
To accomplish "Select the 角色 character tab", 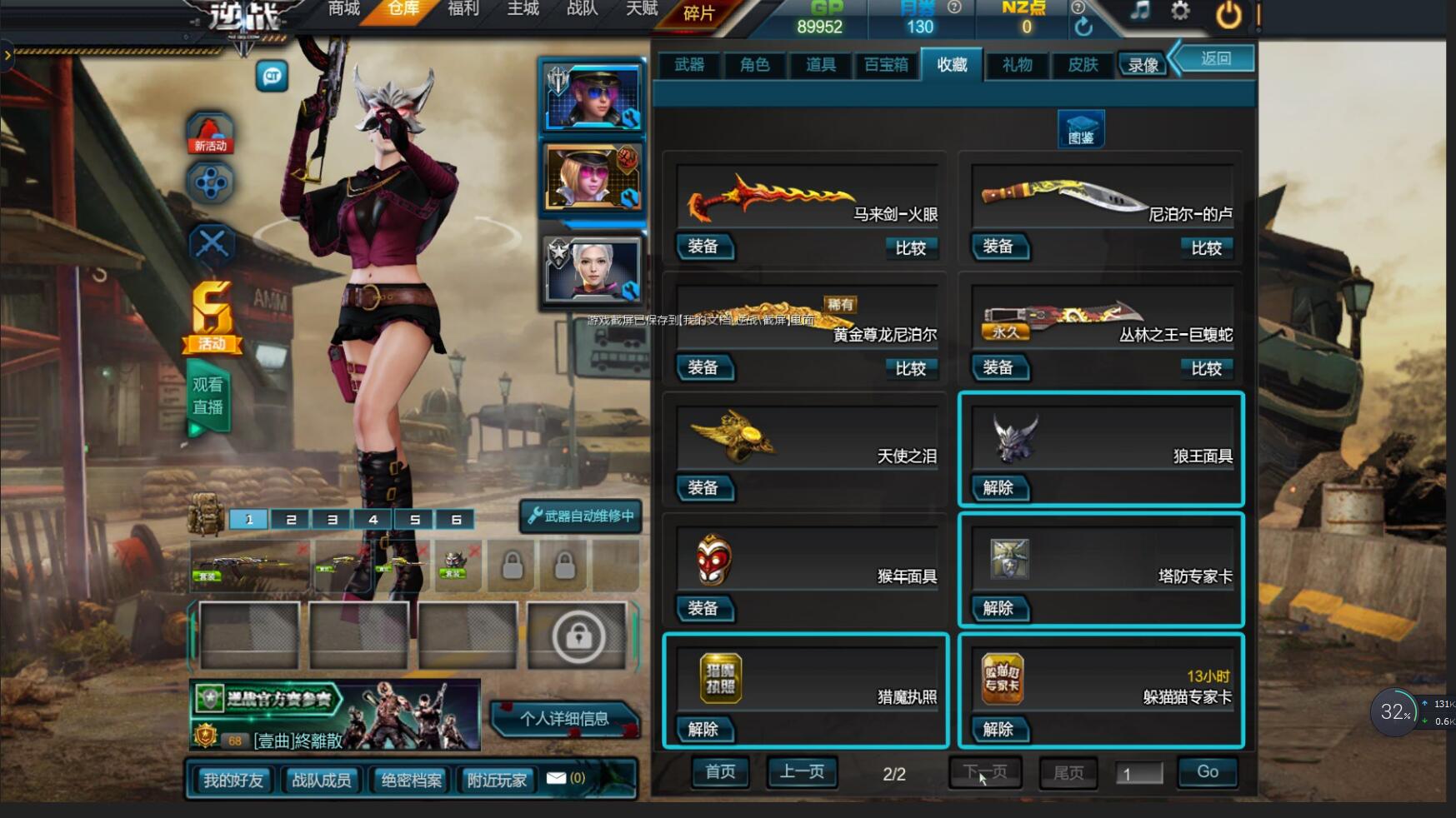I will (x=754, y=65).
